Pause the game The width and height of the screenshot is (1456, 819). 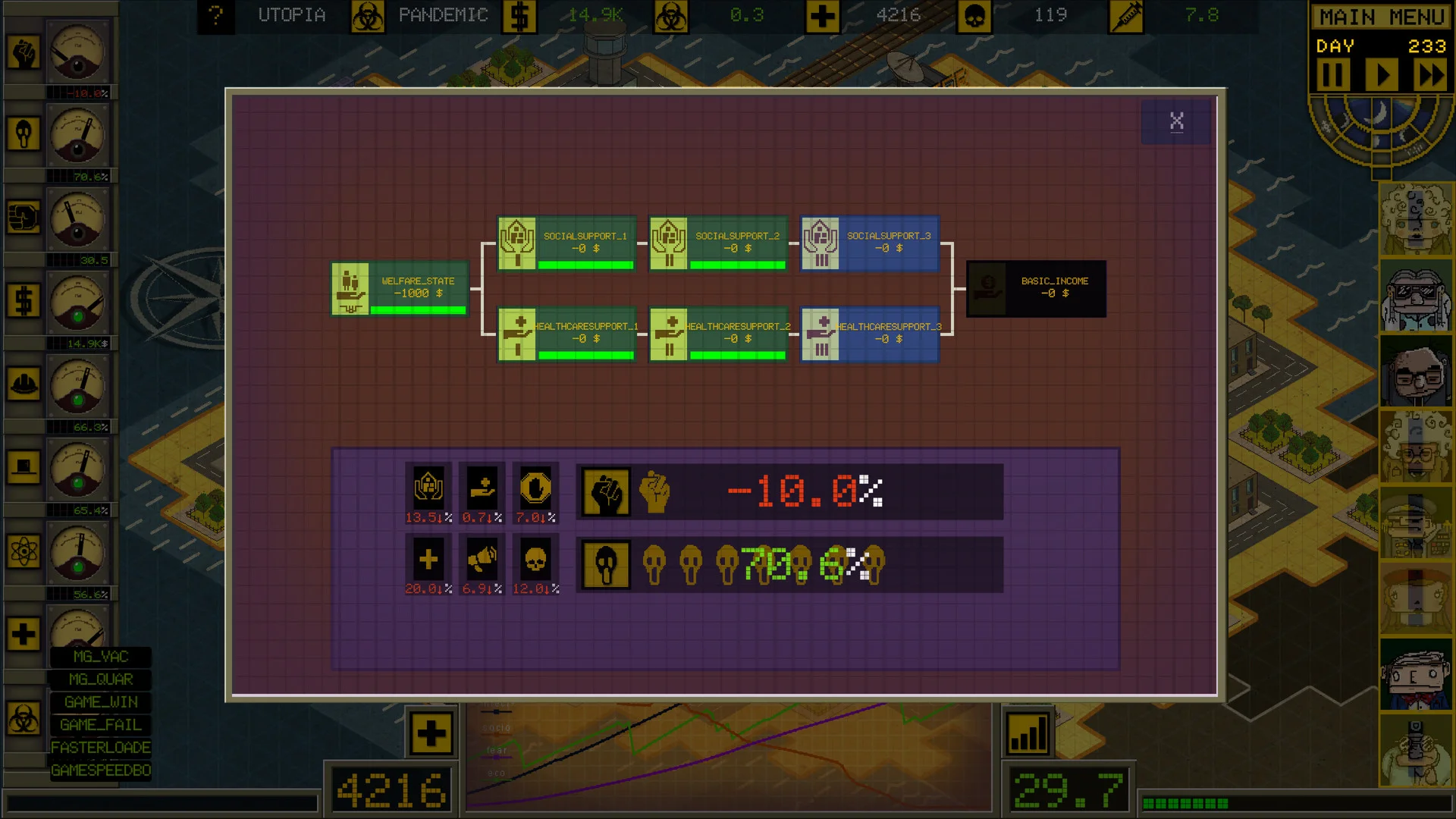pos(1332,75)
